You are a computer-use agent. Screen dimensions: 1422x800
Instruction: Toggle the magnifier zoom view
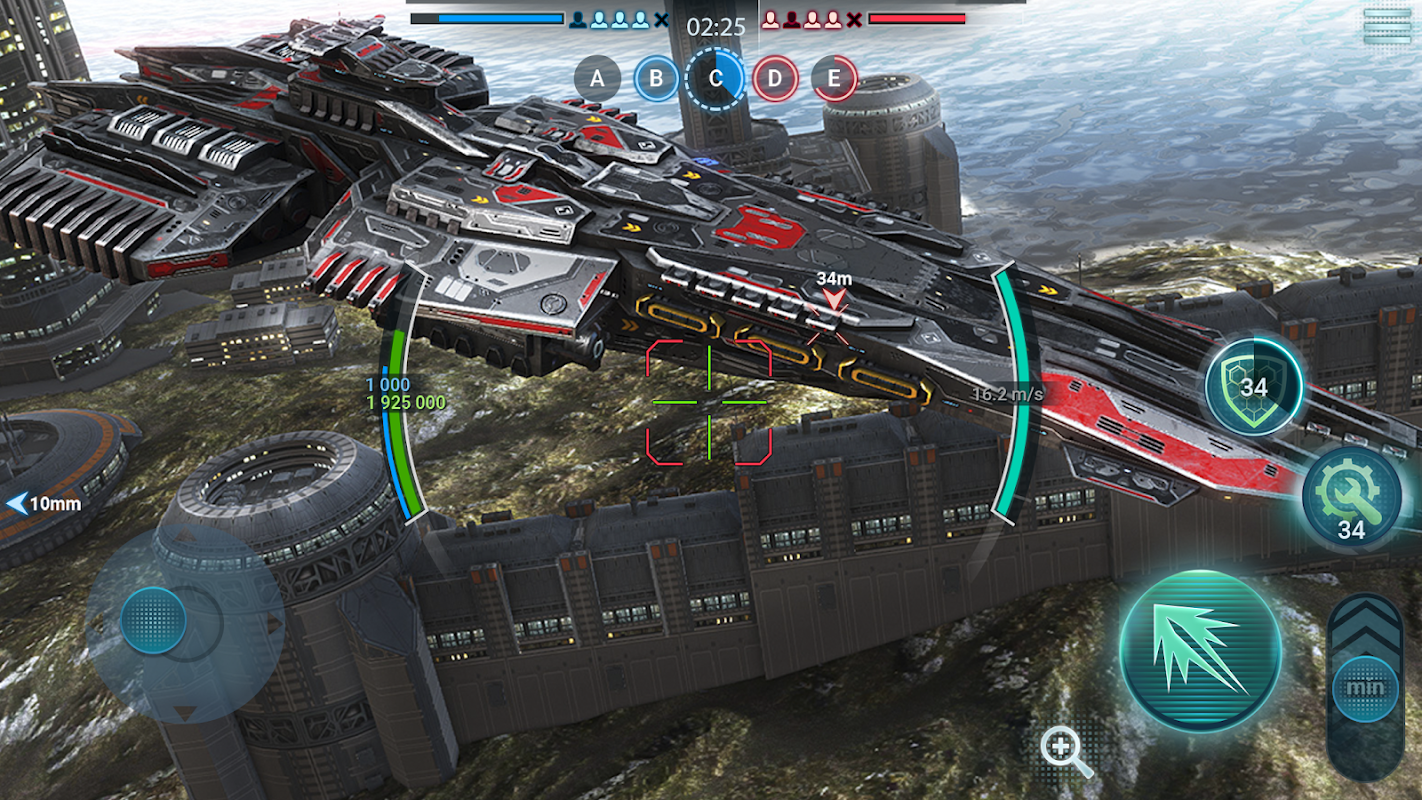(x=1066, y=752)
